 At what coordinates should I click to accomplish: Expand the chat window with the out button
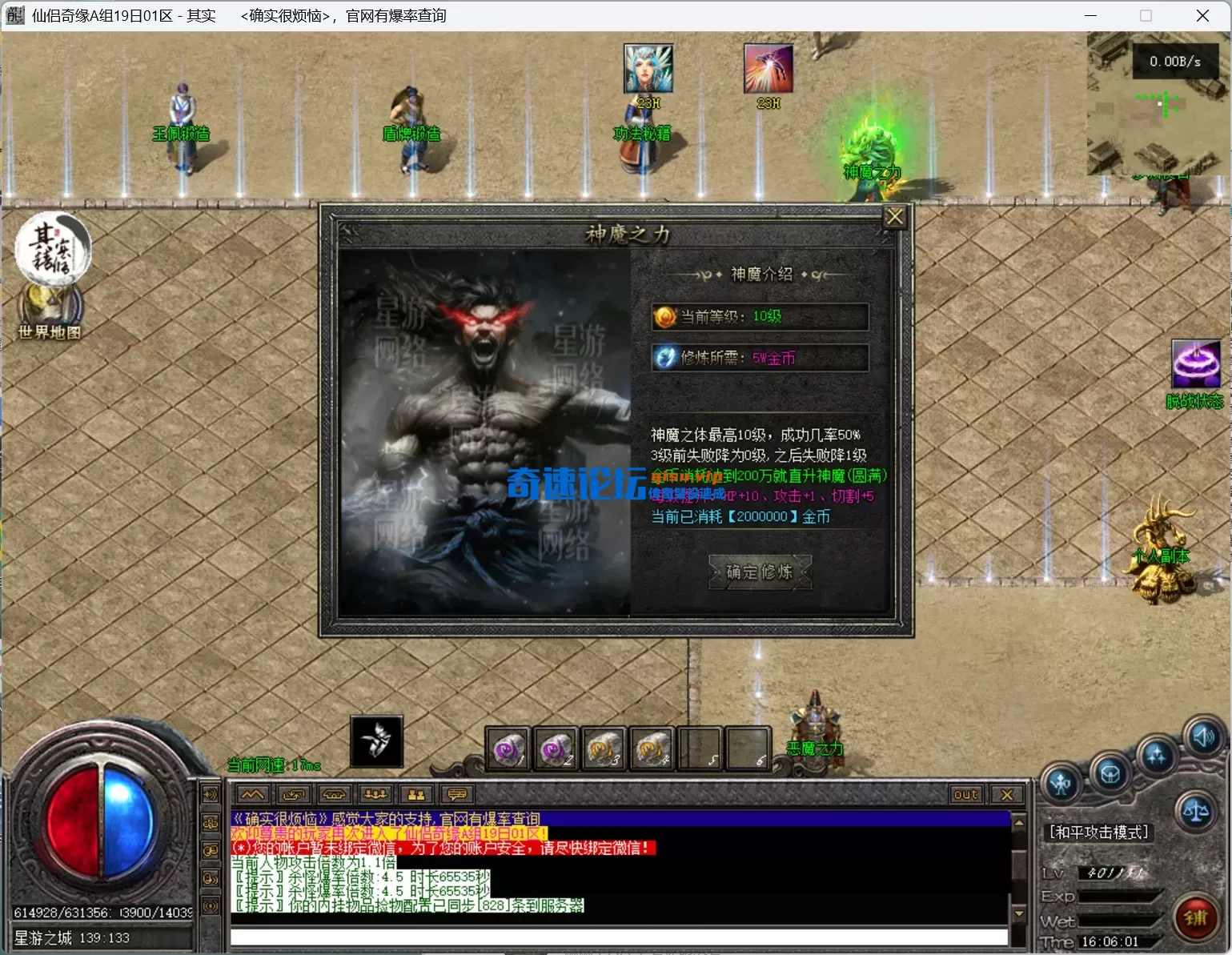965,794
